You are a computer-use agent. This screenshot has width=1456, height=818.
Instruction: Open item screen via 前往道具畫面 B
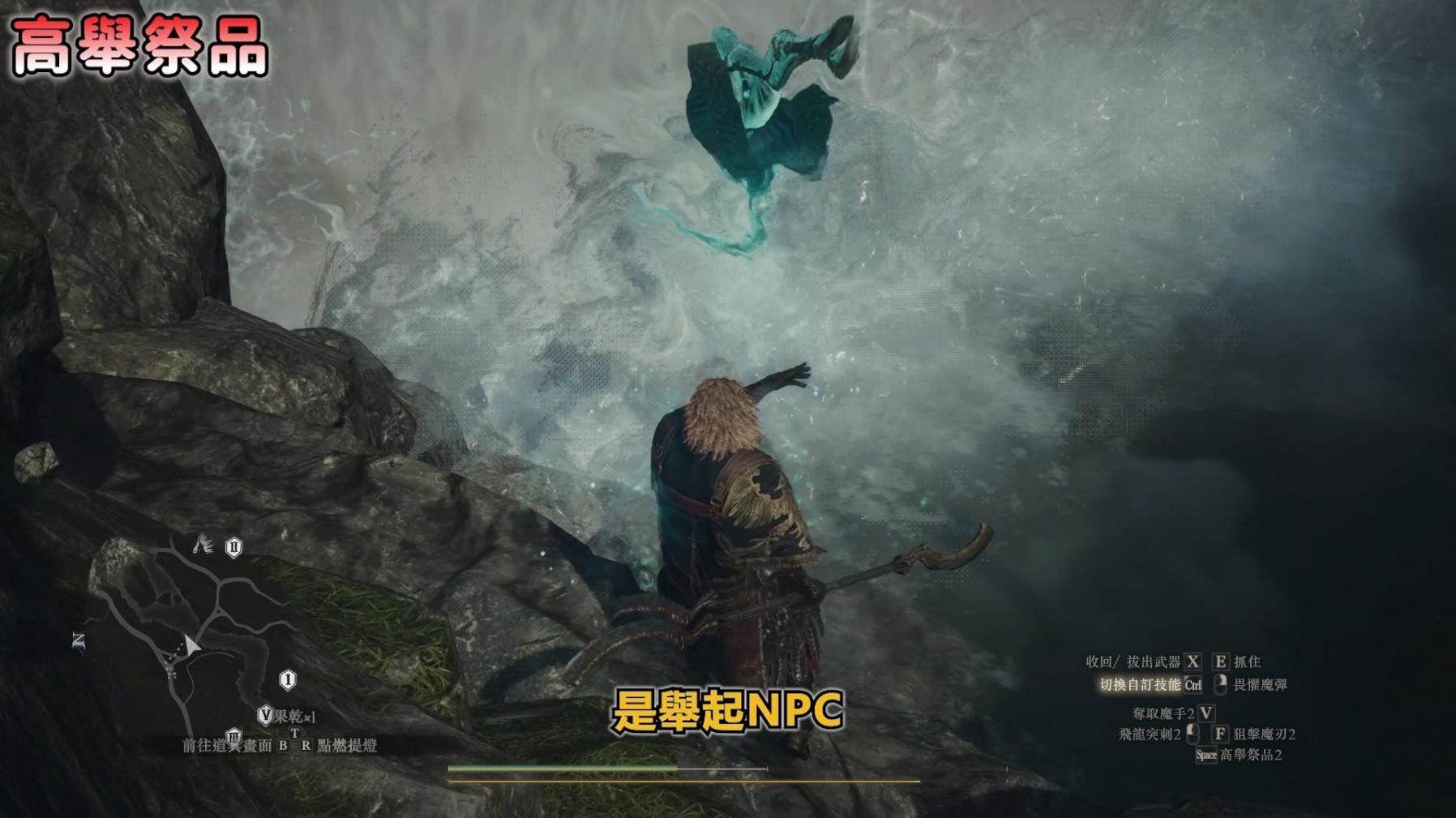point(283,745)
